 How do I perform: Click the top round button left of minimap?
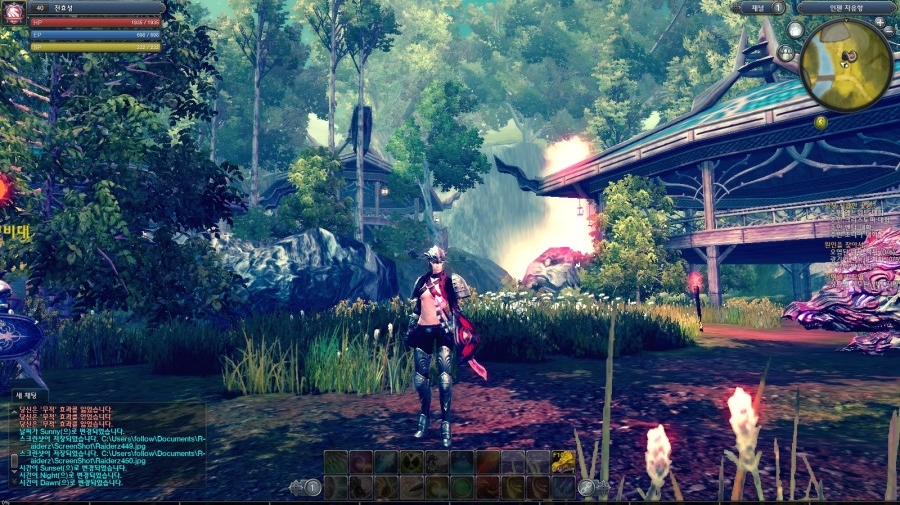[x=795, y=30]
